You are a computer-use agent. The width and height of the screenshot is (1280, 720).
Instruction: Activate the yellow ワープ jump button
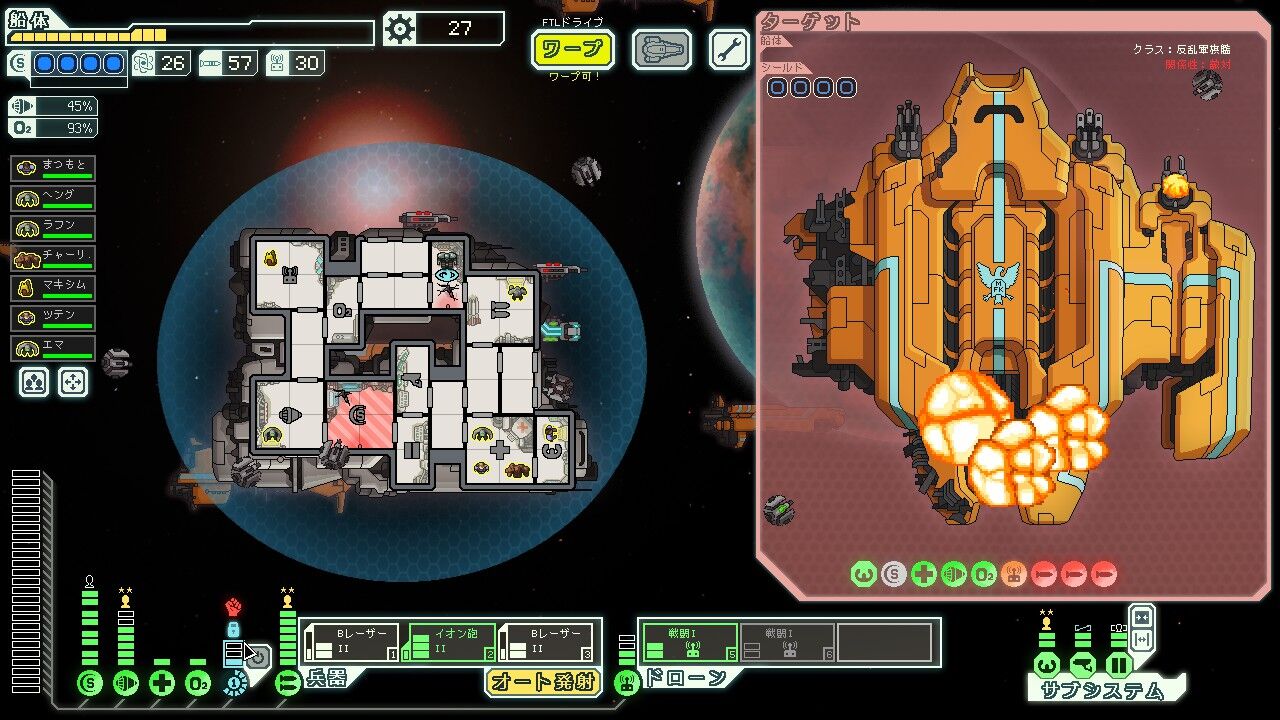pos(572,49)
